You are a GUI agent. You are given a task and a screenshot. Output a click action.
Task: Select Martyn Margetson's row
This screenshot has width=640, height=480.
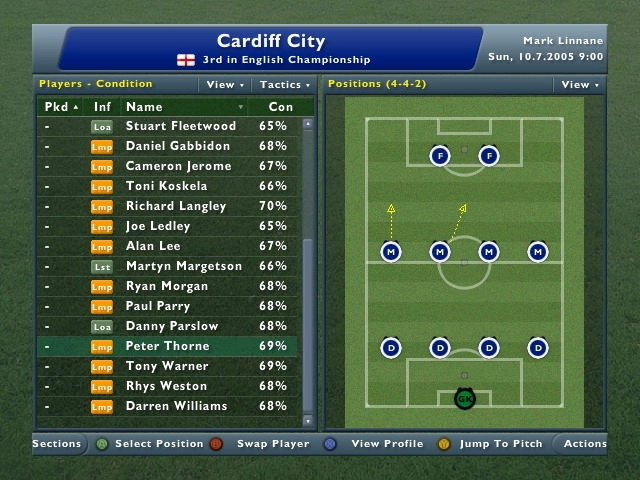[x=184, y=266]
